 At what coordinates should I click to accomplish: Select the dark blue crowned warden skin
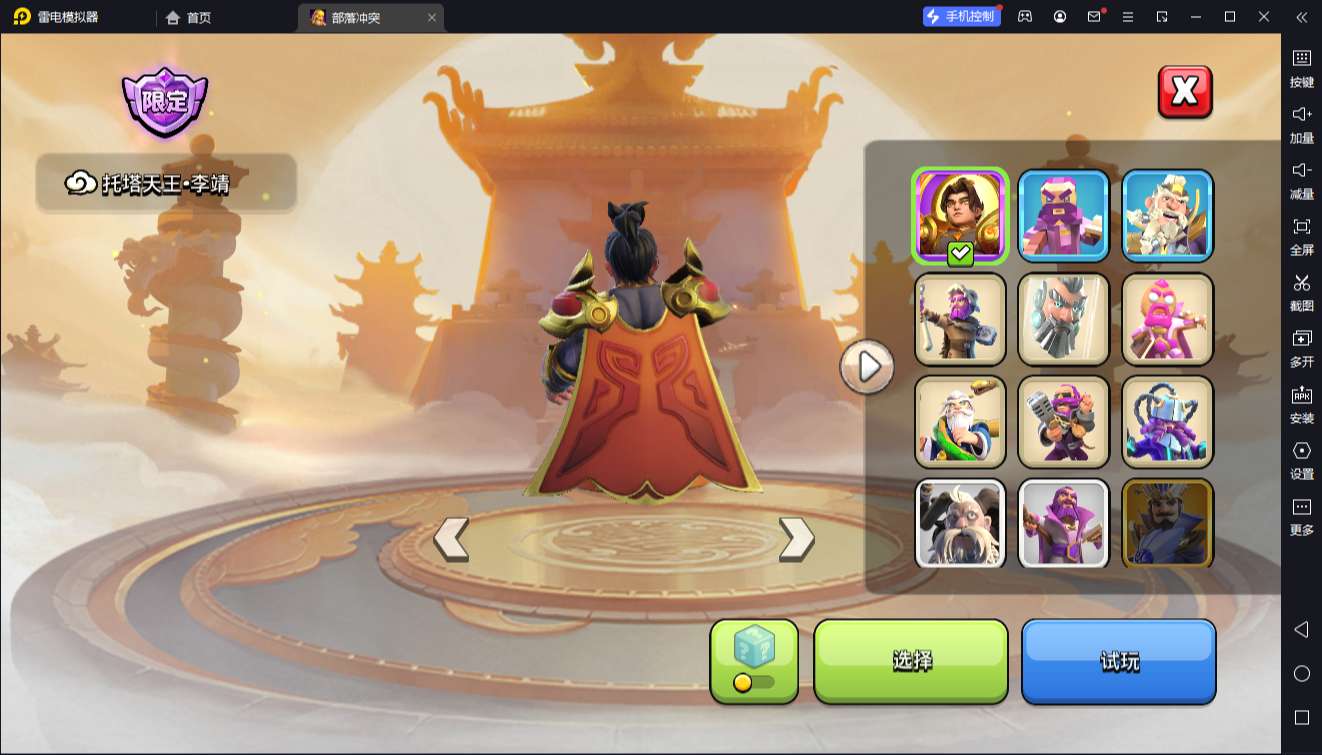tap(1167, 523)
